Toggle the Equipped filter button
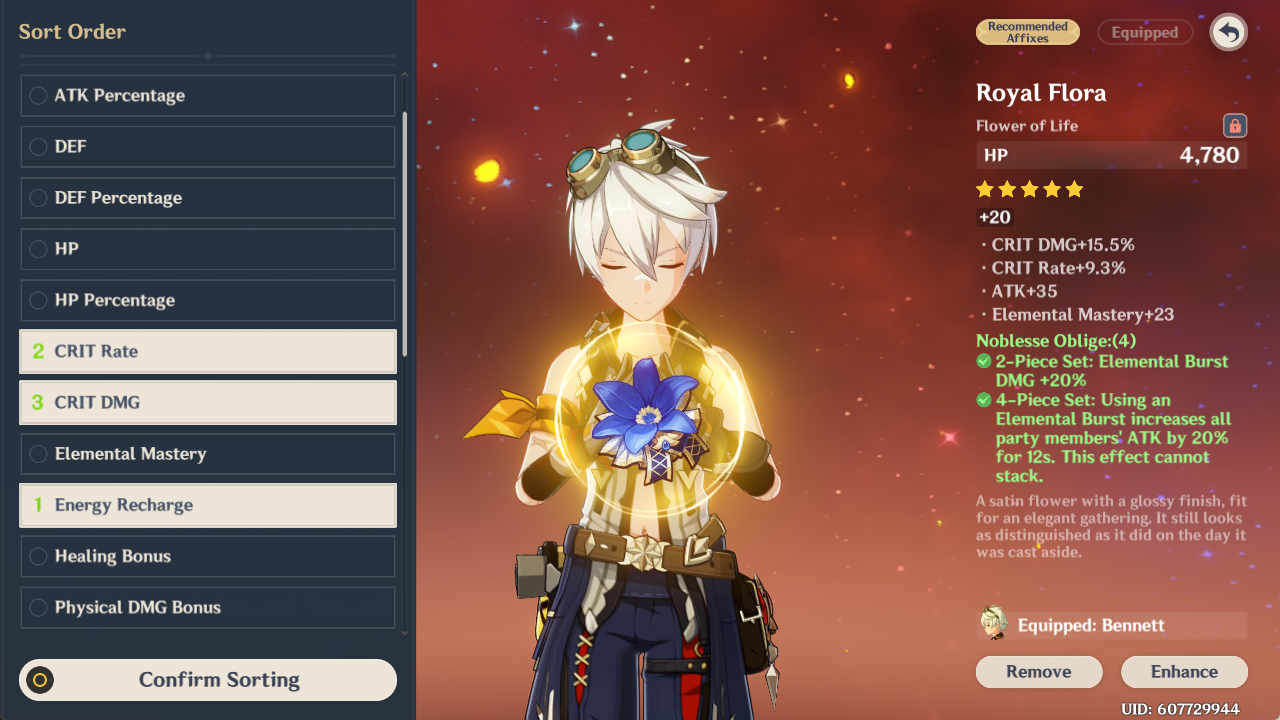Viewport: 1280px width, 720px height. 1145,32
